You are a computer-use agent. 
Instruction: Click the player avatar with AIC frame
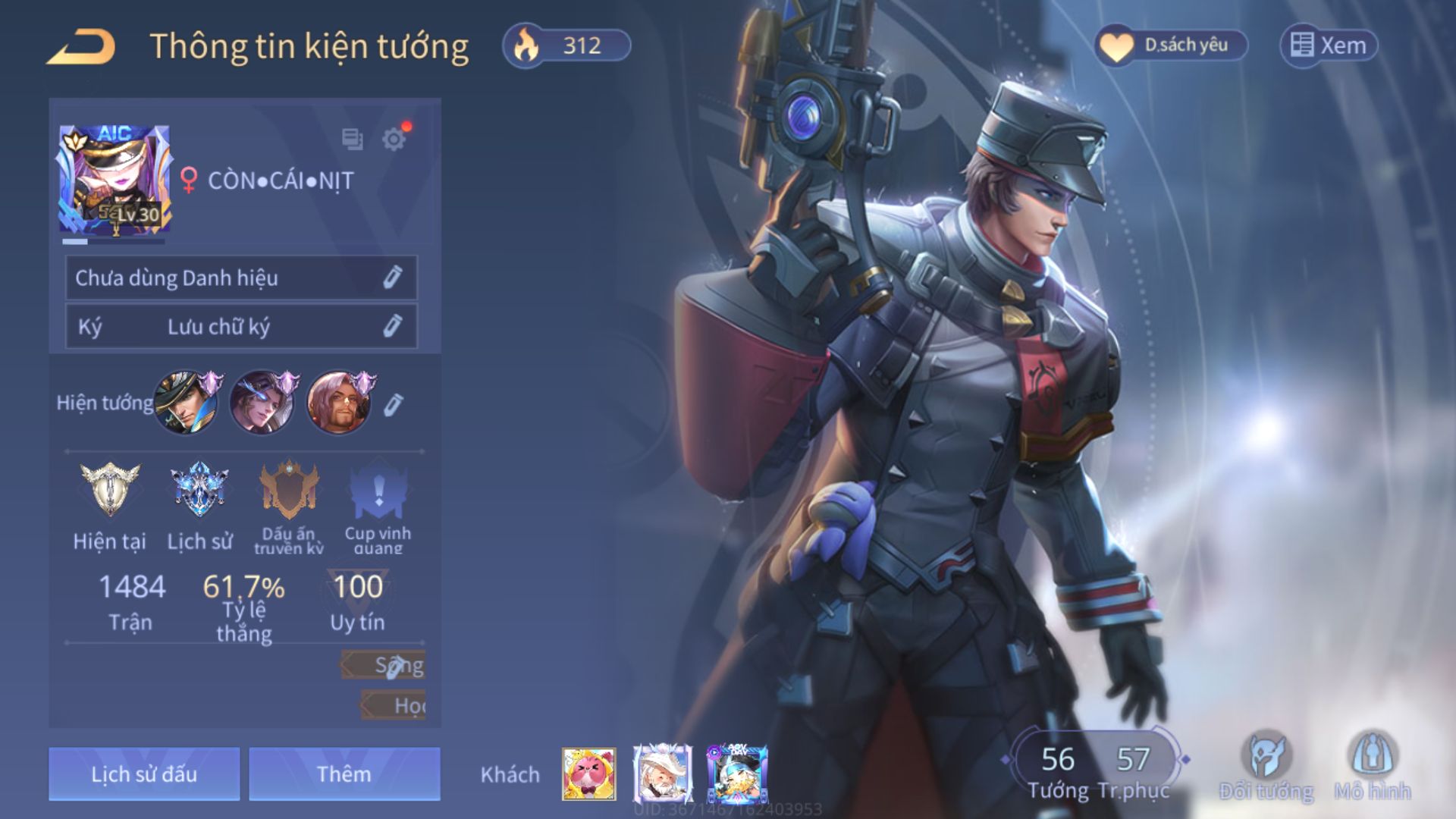click(x=115, y=180)
